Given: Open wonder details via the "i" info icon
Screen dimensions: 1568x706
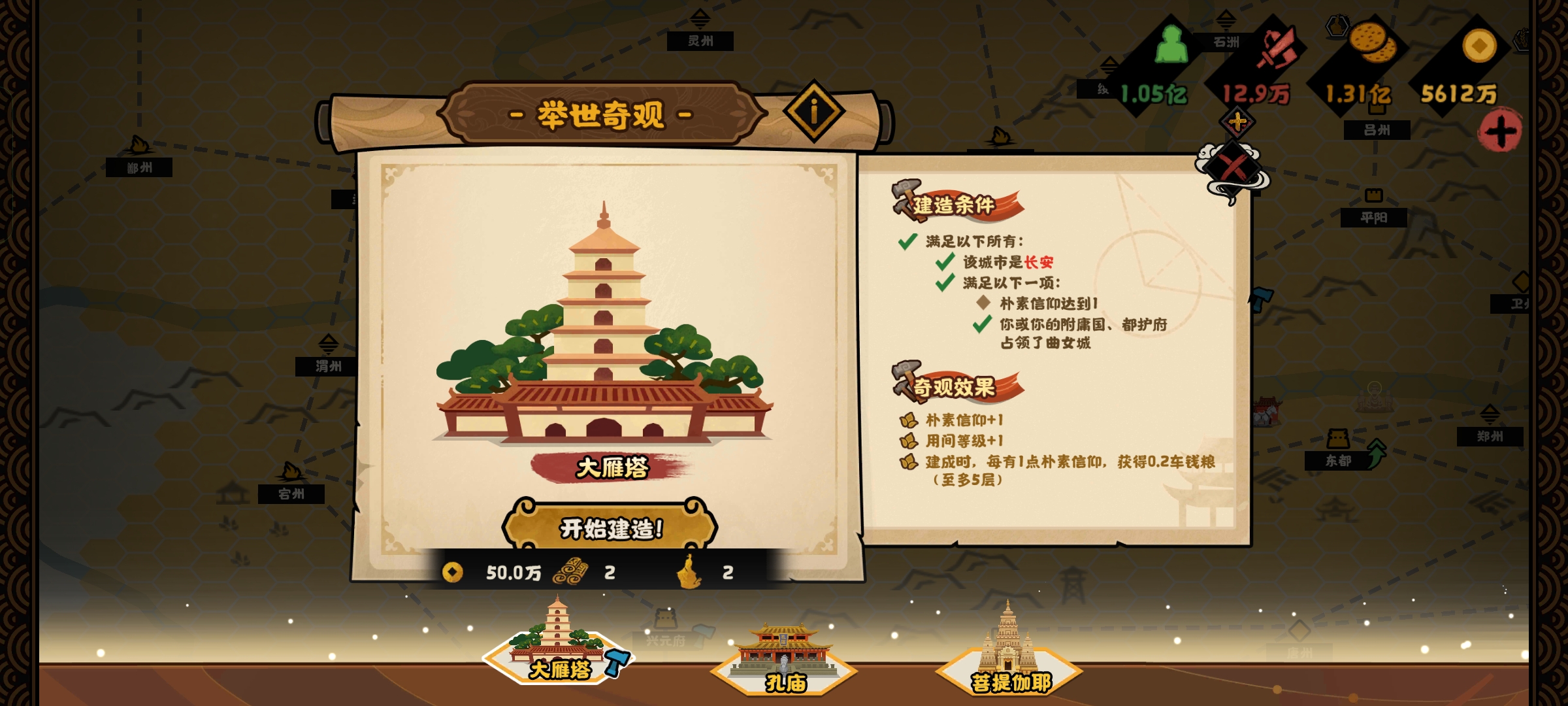Looking at the screenshot, I should tap(813, 110).
